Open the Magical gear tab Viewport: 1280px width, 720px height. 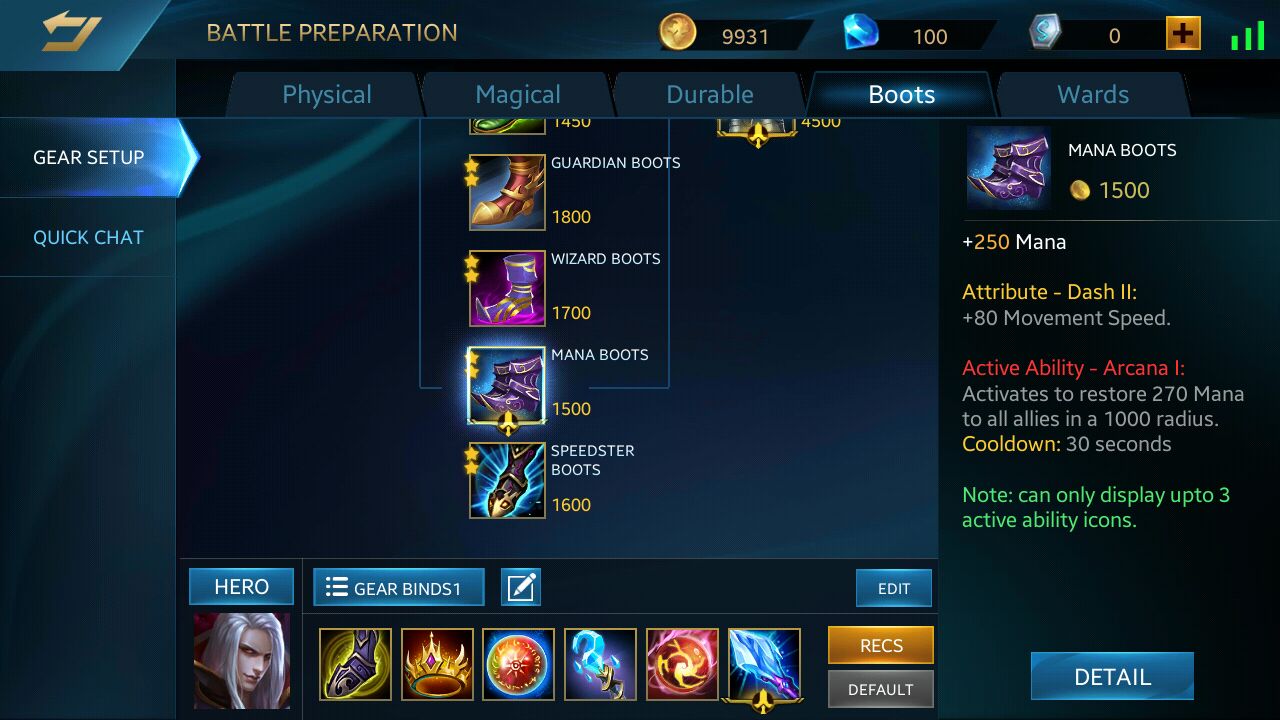(x=517, y=95)
